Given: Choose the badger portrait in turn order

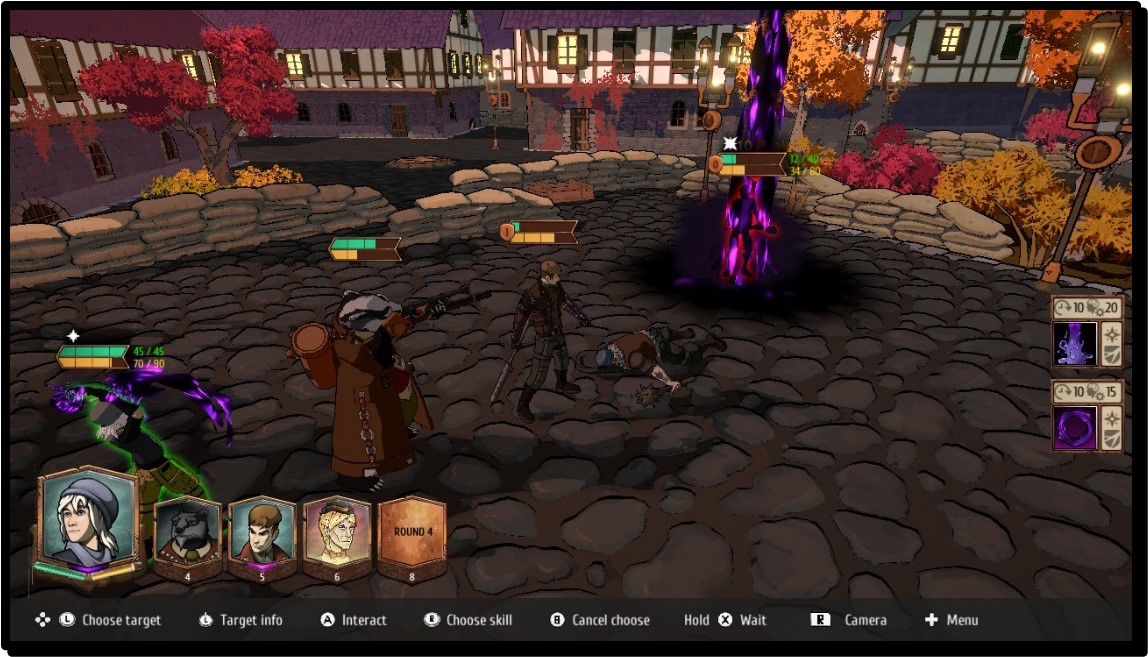Looking at the screenshot, I should pos(187,535).
